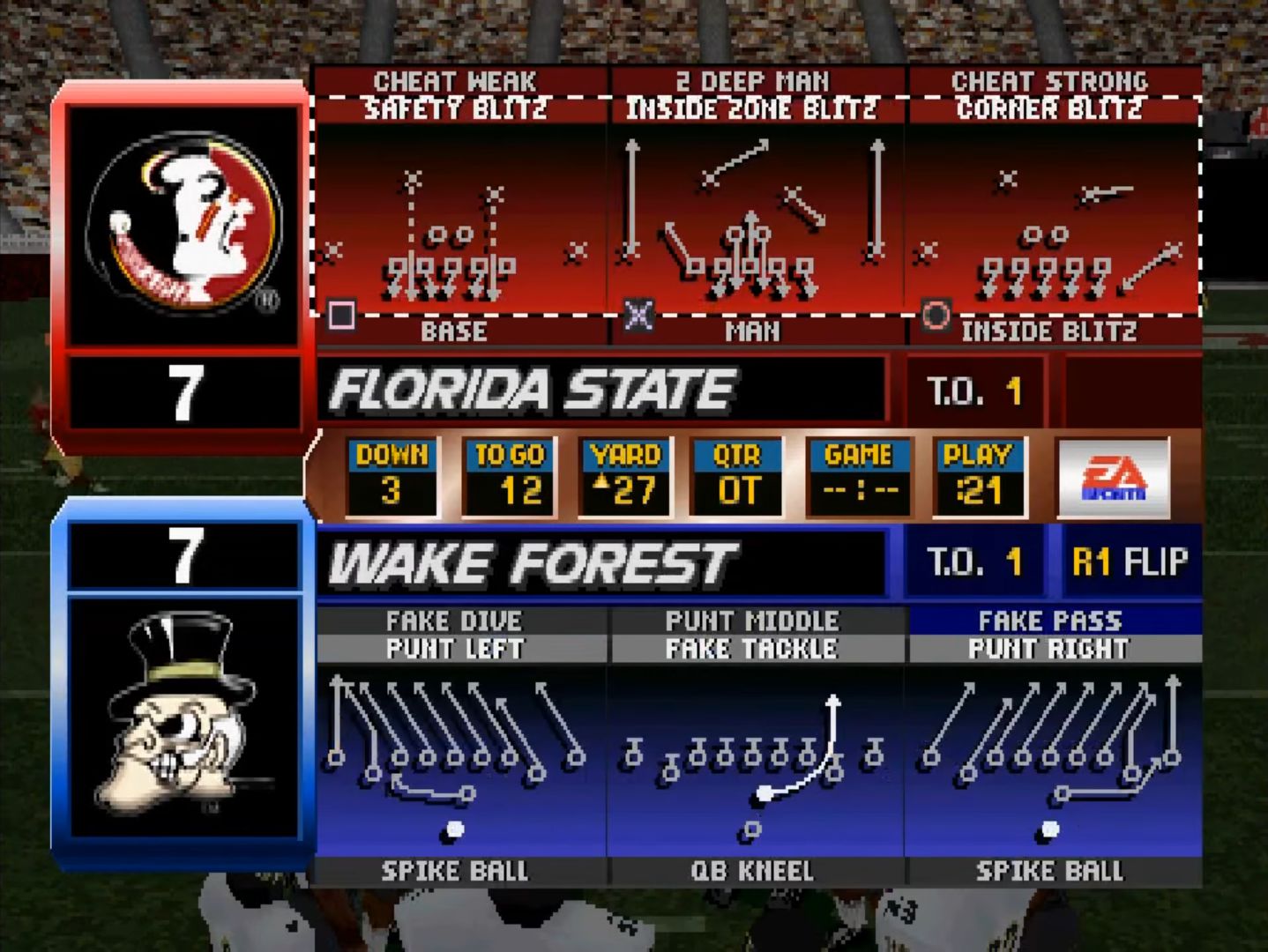Choose the QB Kneel option
Screen dimensions: 1268x952
click(x=752, y=871)
